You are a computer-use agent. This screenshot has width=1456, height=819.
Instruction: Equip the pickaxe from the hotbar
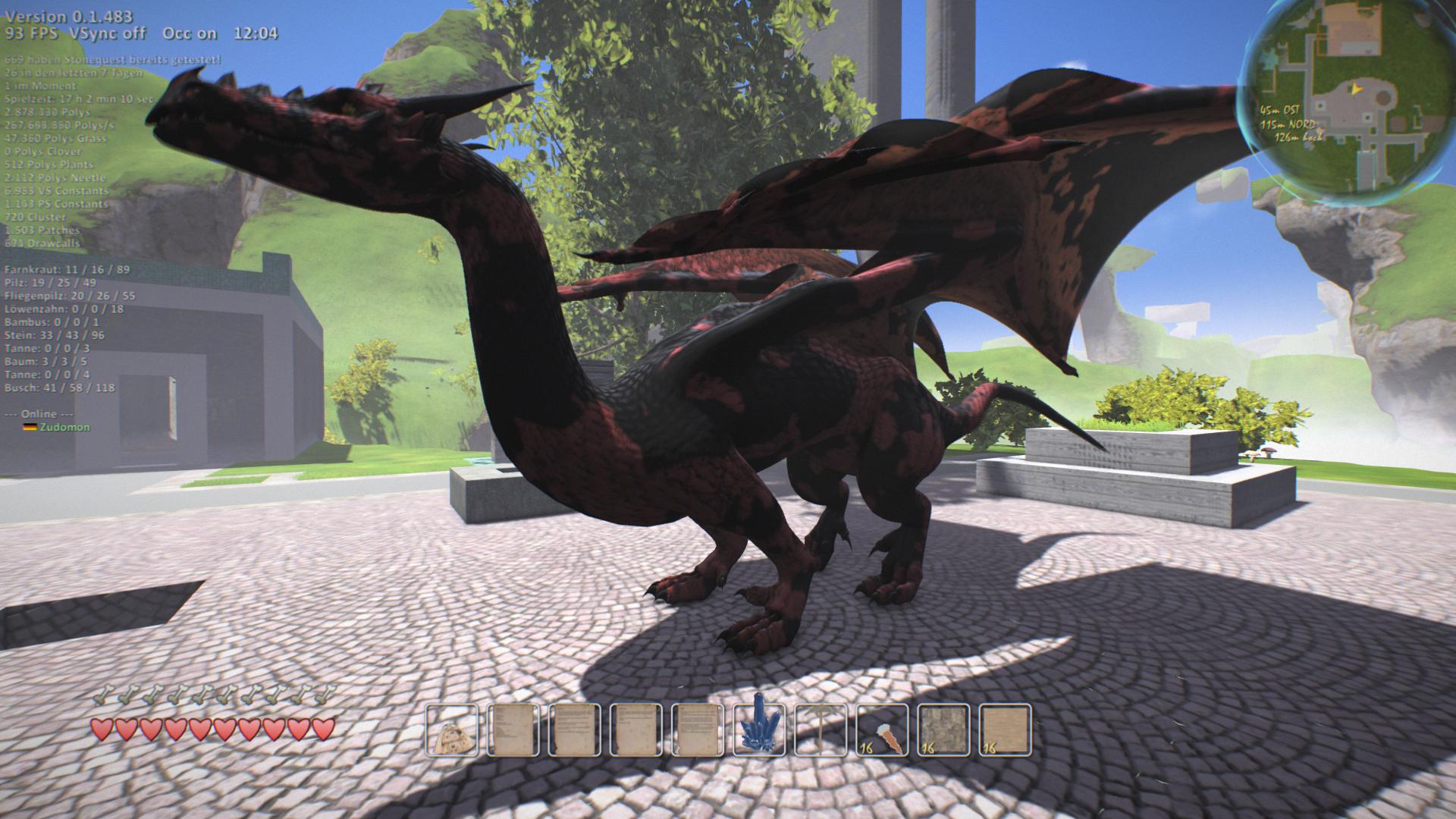coord(821,731)
